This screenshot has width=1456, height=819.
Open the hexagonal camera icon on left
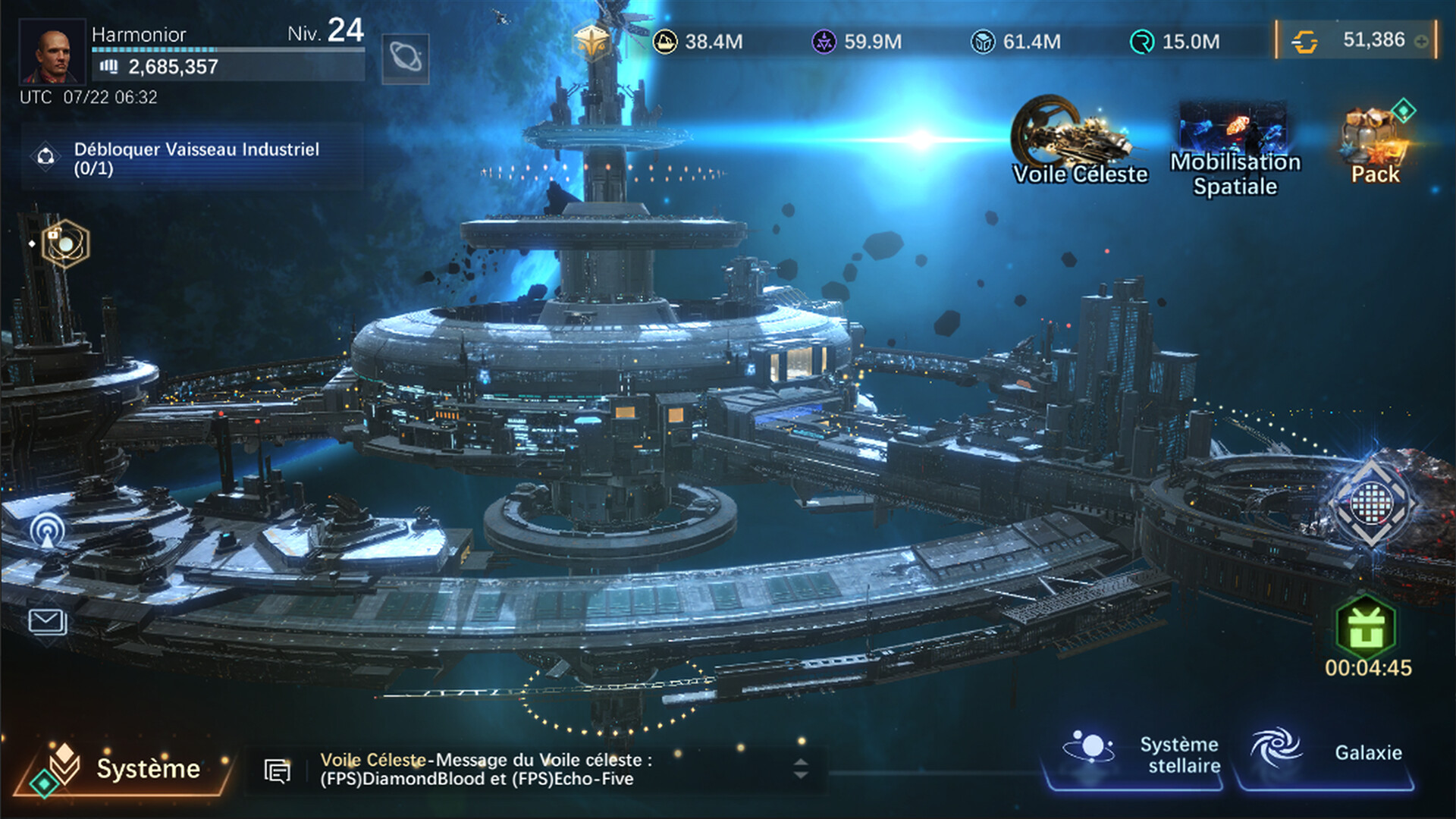[65, 244]
